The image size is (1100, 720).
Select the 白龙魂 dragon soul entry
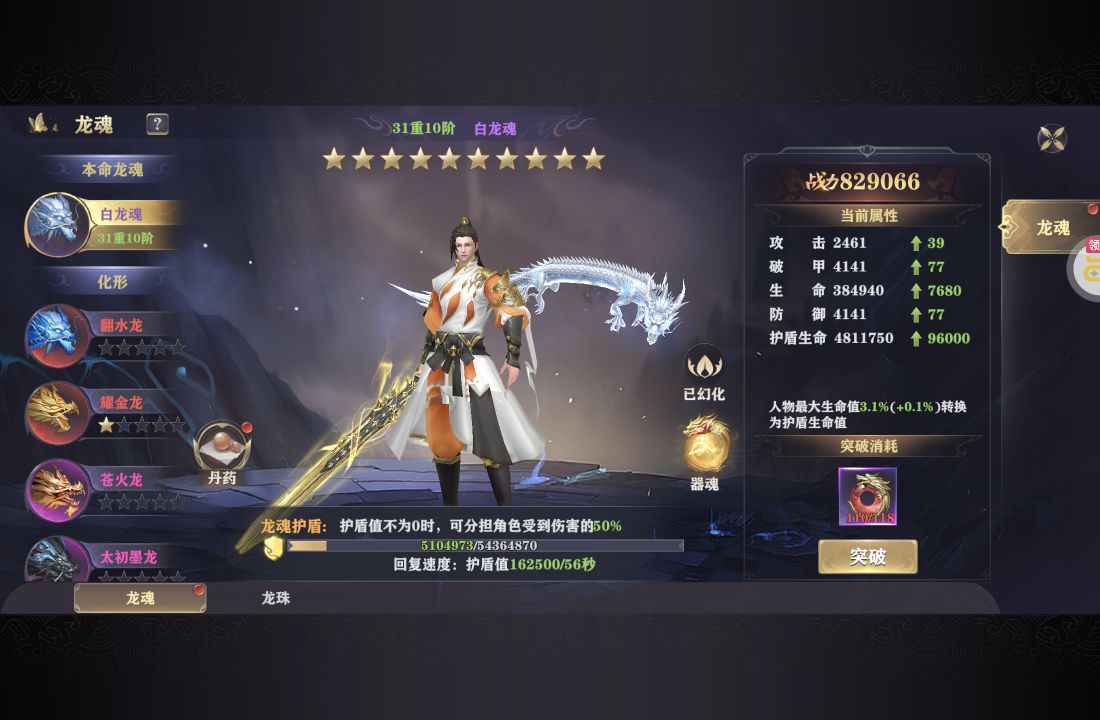tap(105, 224)
